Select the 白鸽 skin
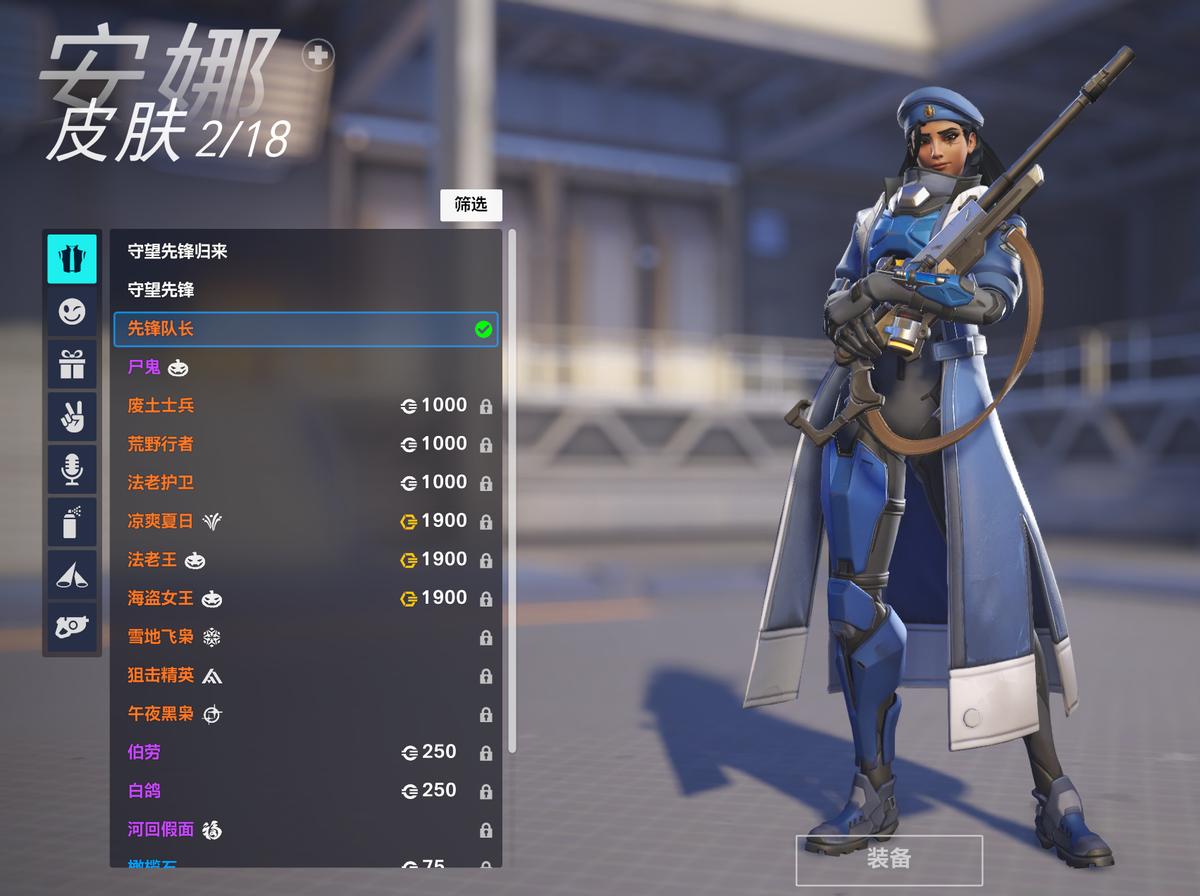The image size is (1200, 896). pos(144,791)
